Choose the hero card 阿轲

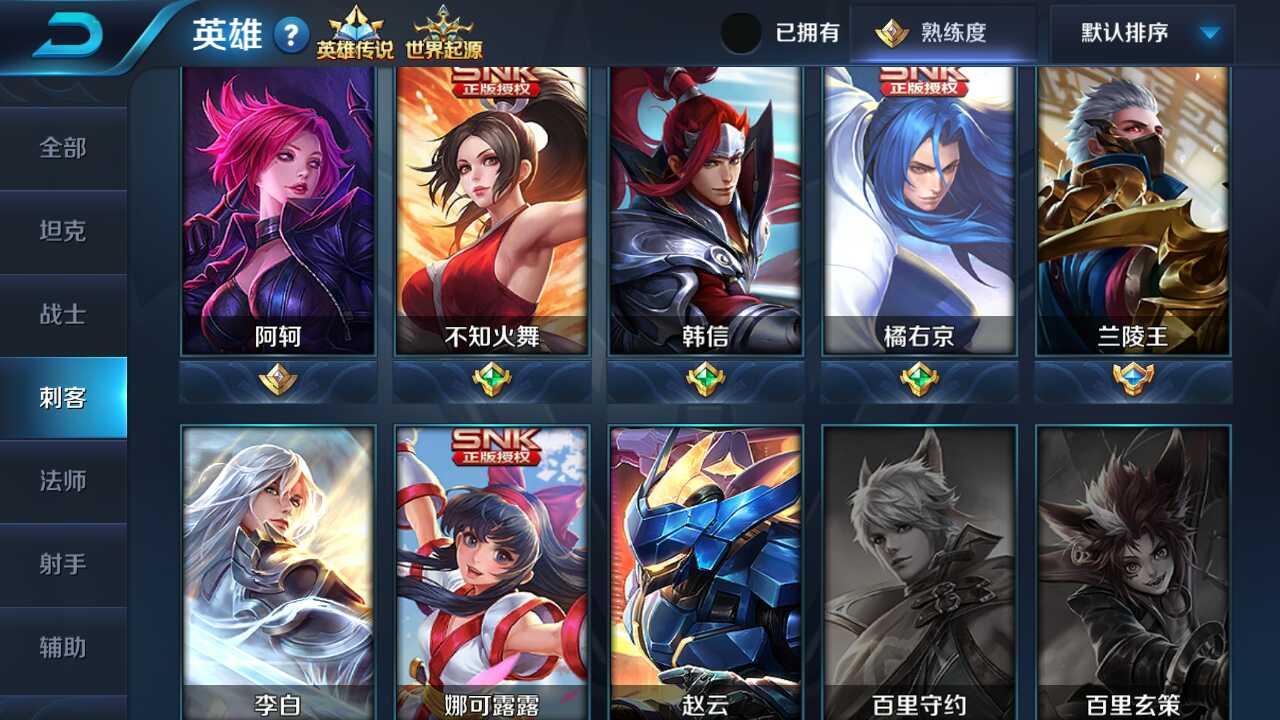[x=278, y=210]
